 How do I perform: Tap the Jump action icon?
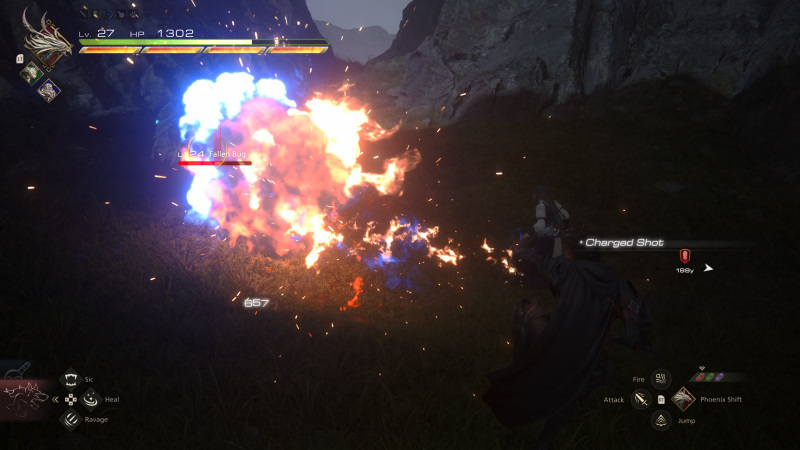pyautogui.click(x=660, y=420)
